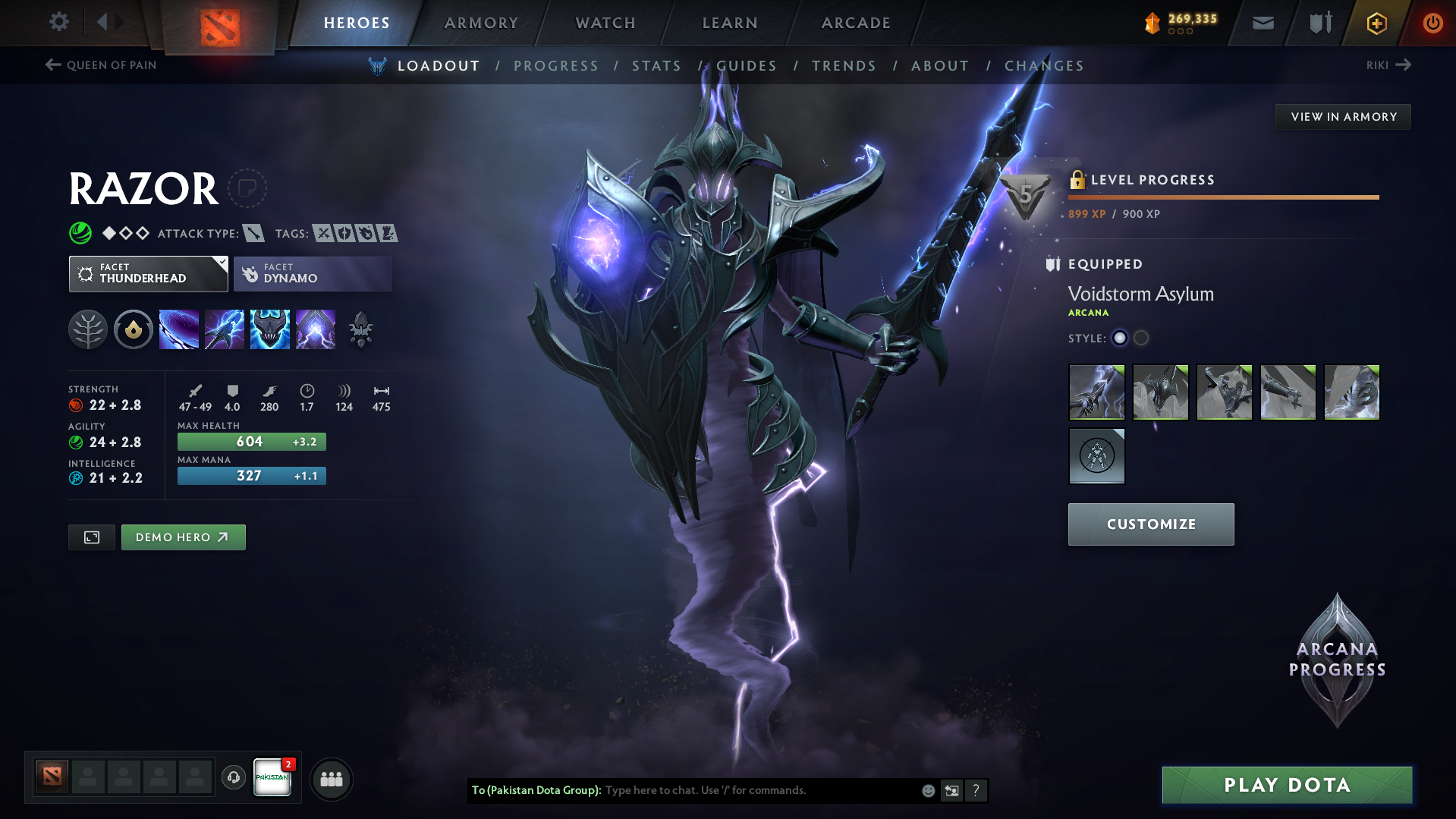
Task: Open the friends list icon near party slots
Action: (x=332, y=779)
